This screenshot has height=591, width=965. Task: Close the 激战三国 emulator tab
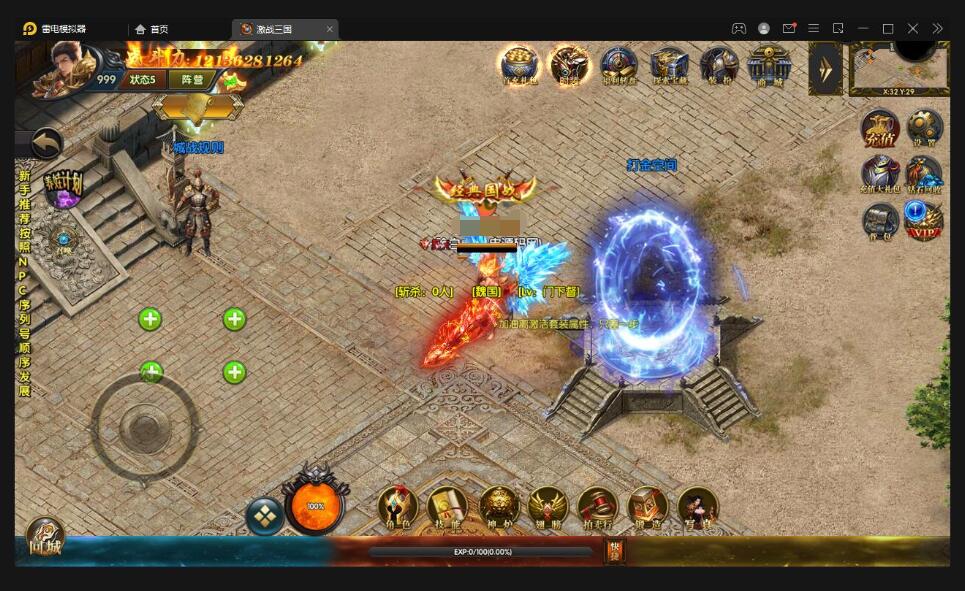coord(330,29)
